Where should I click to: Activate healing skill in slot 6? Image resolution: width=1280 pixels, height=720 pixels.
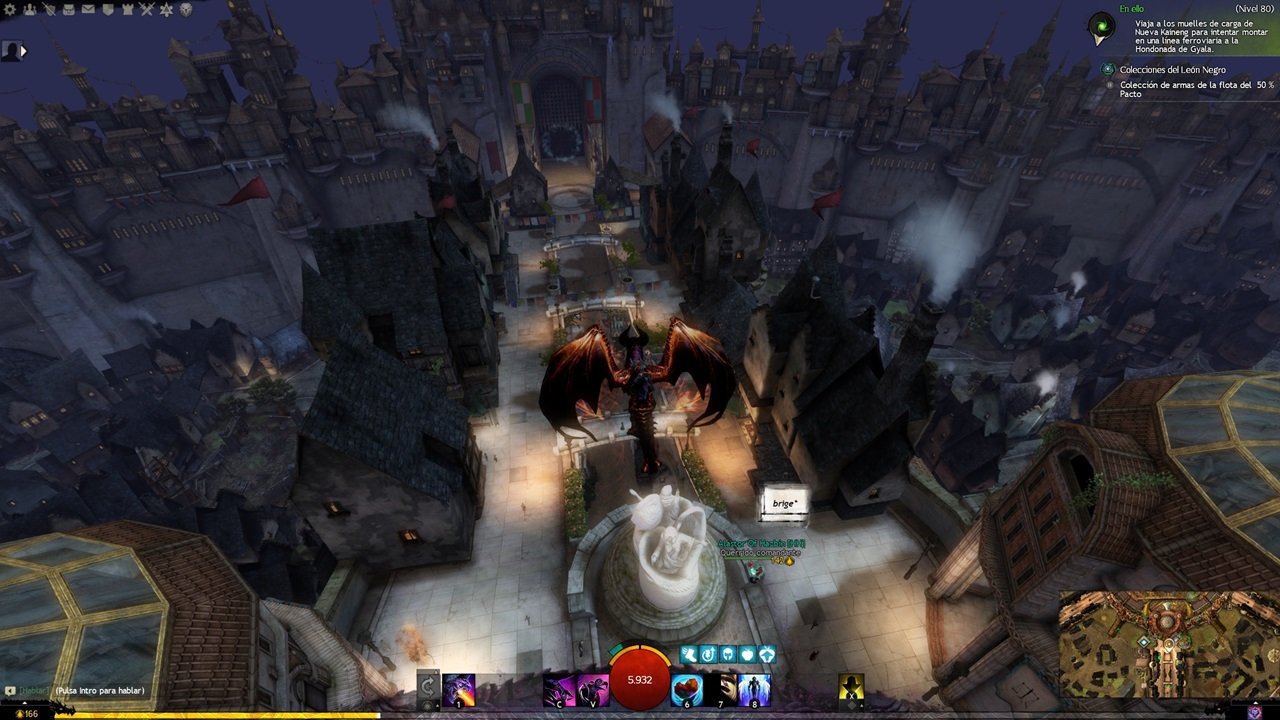pos(686,690)
